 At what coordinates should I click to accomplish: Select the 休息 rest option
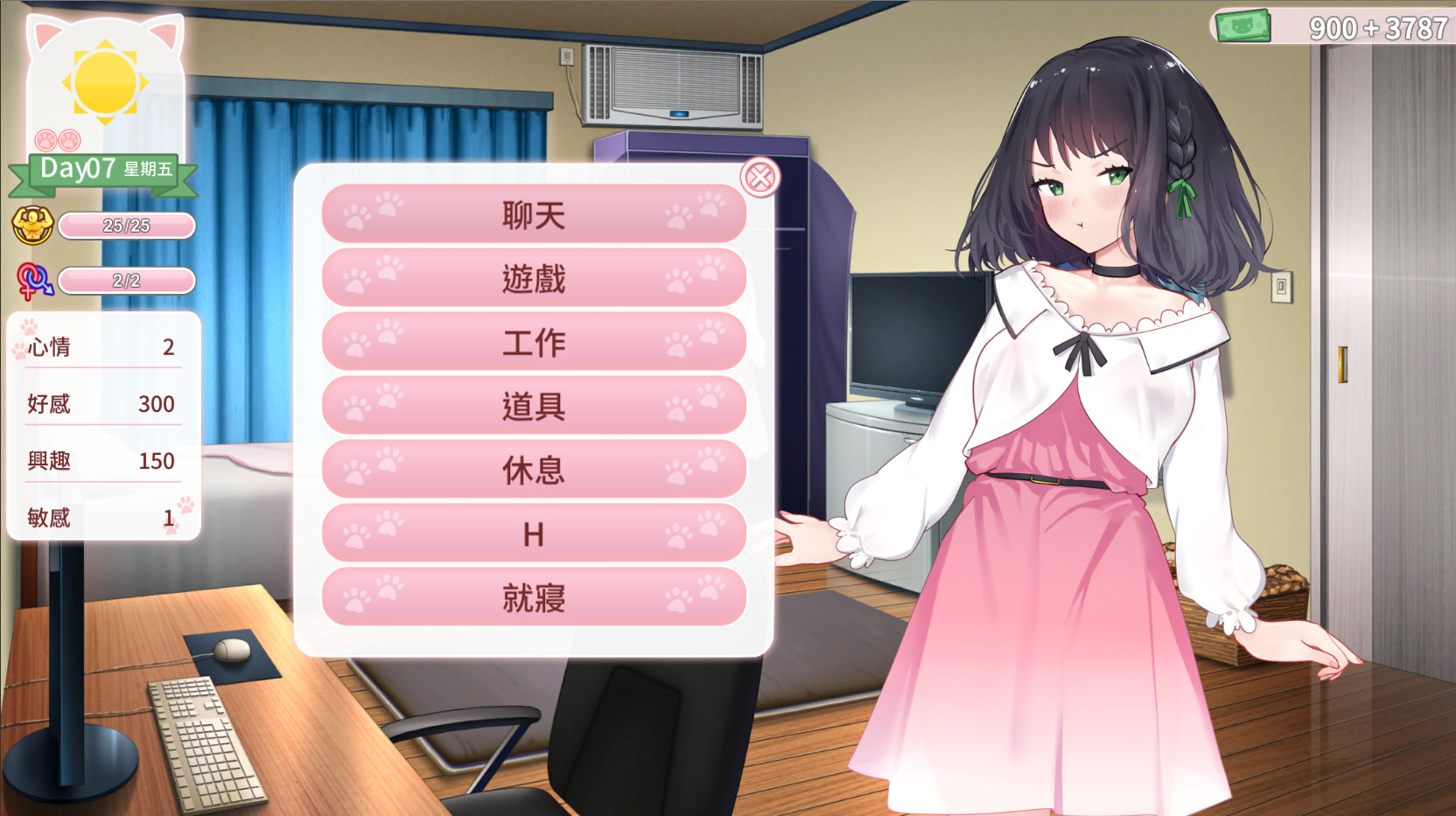[x=534, y=468]
